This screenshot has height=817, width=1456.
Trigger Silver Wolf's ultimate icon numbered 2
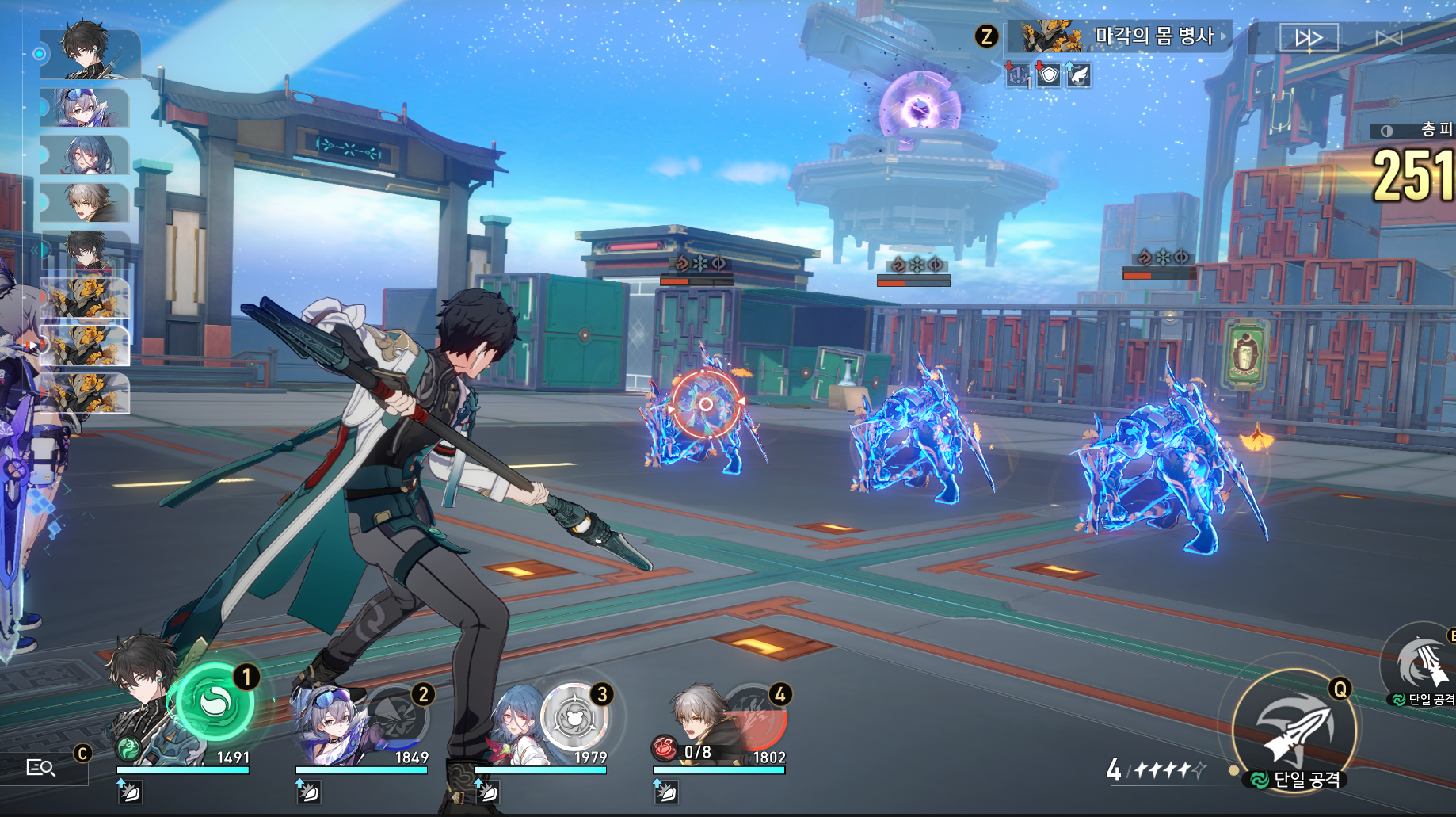click(396, 716)
